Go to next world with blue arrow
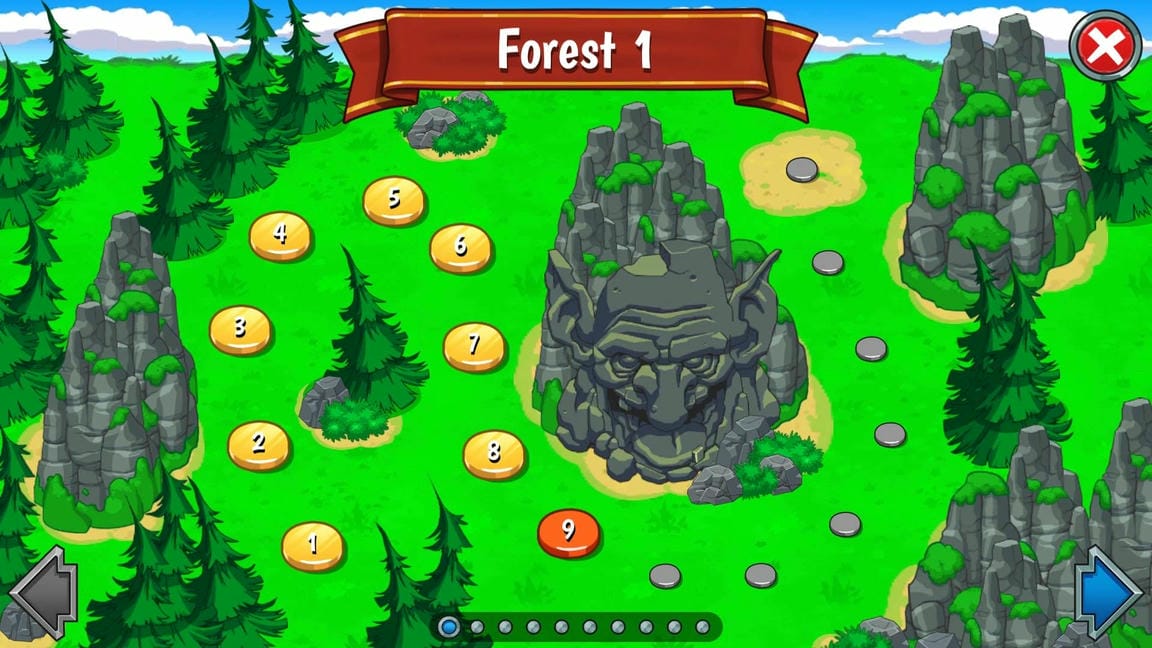 click(x=1108, y=592)
